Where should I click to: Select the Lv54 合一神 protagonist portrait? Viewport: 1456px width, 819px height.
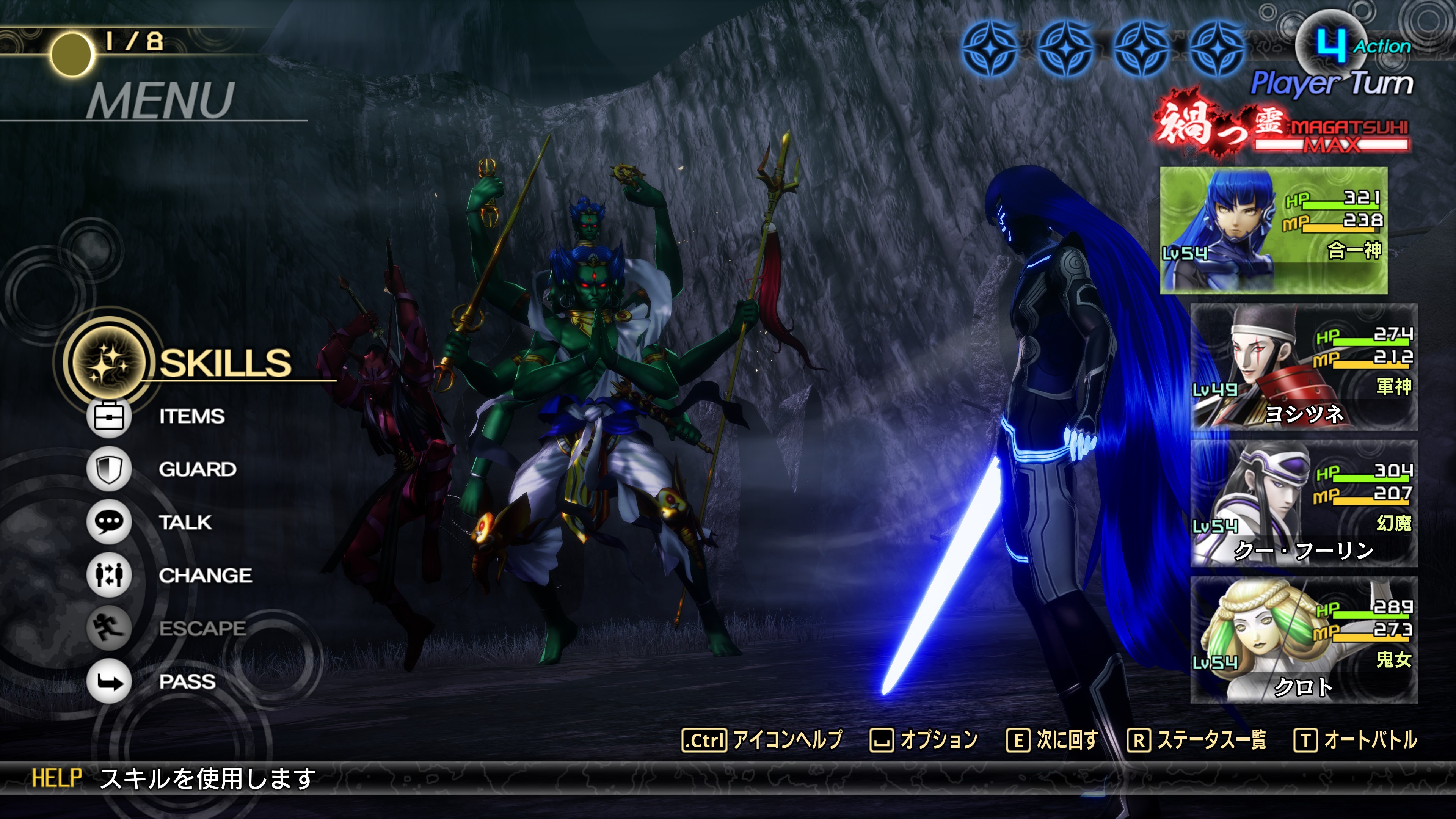tap(1274, 230)
